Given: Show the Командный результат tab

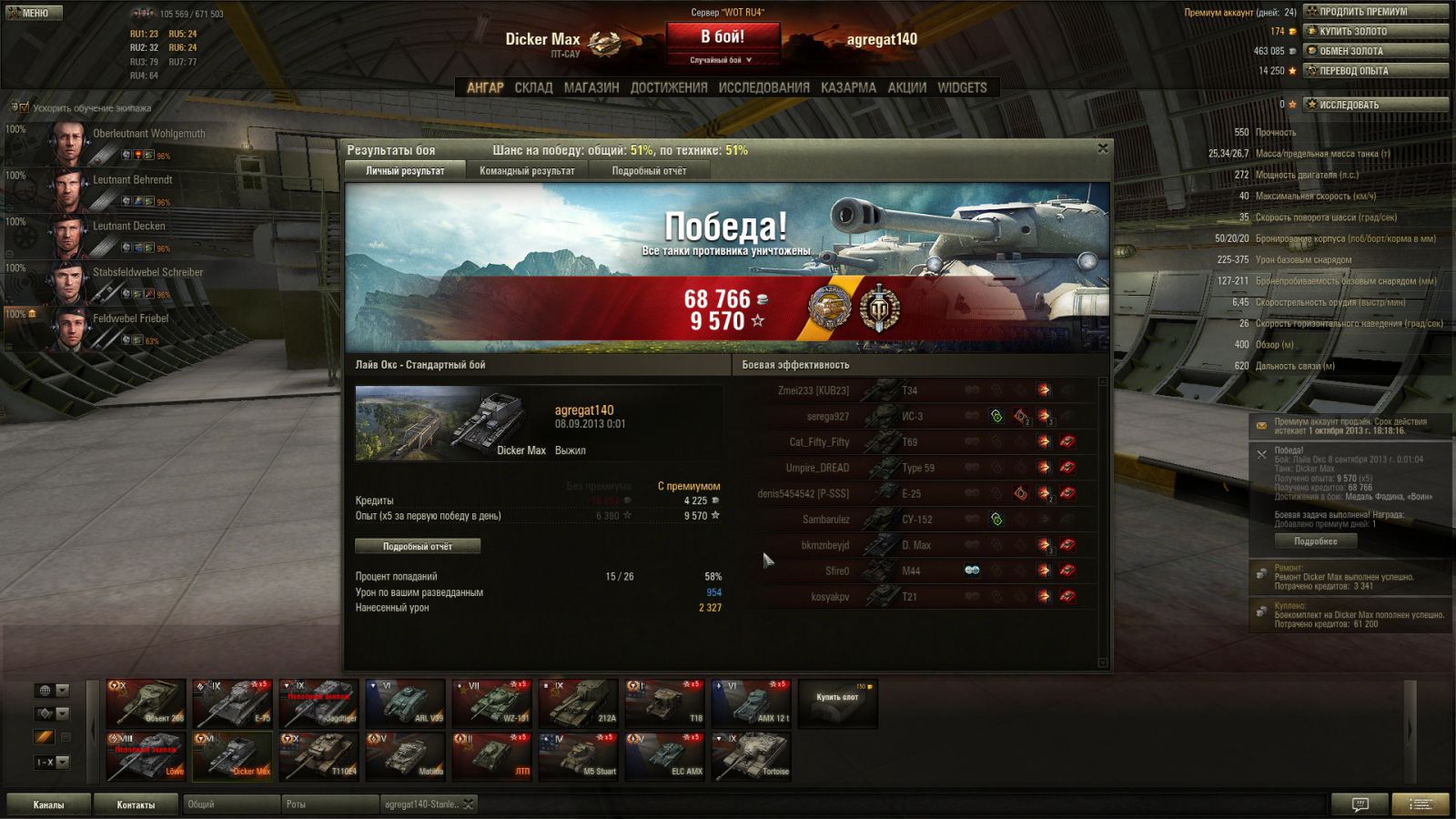Looking at the screenshot, I should point(527,171).
